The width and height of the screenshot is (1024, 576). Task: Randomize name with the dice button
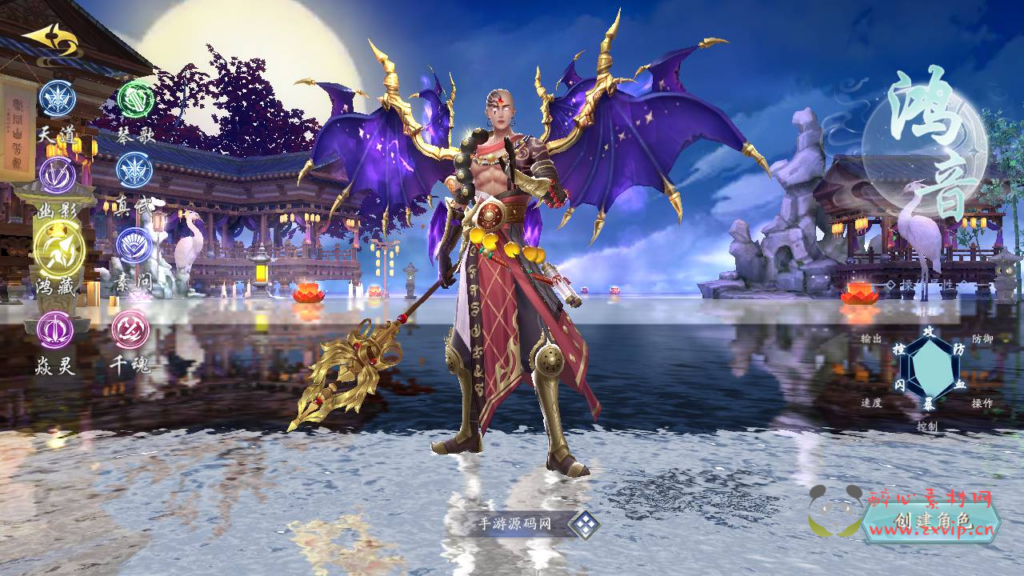point(584,524)
